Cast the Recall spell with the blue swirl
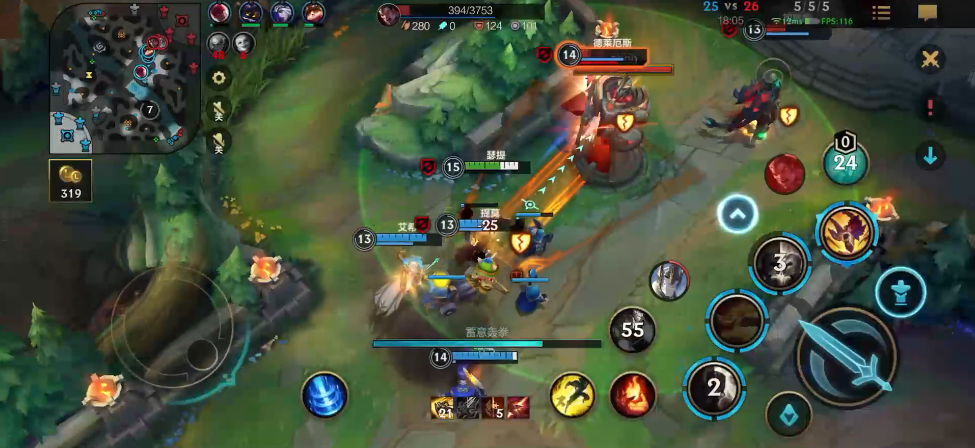 click(325, 394)
